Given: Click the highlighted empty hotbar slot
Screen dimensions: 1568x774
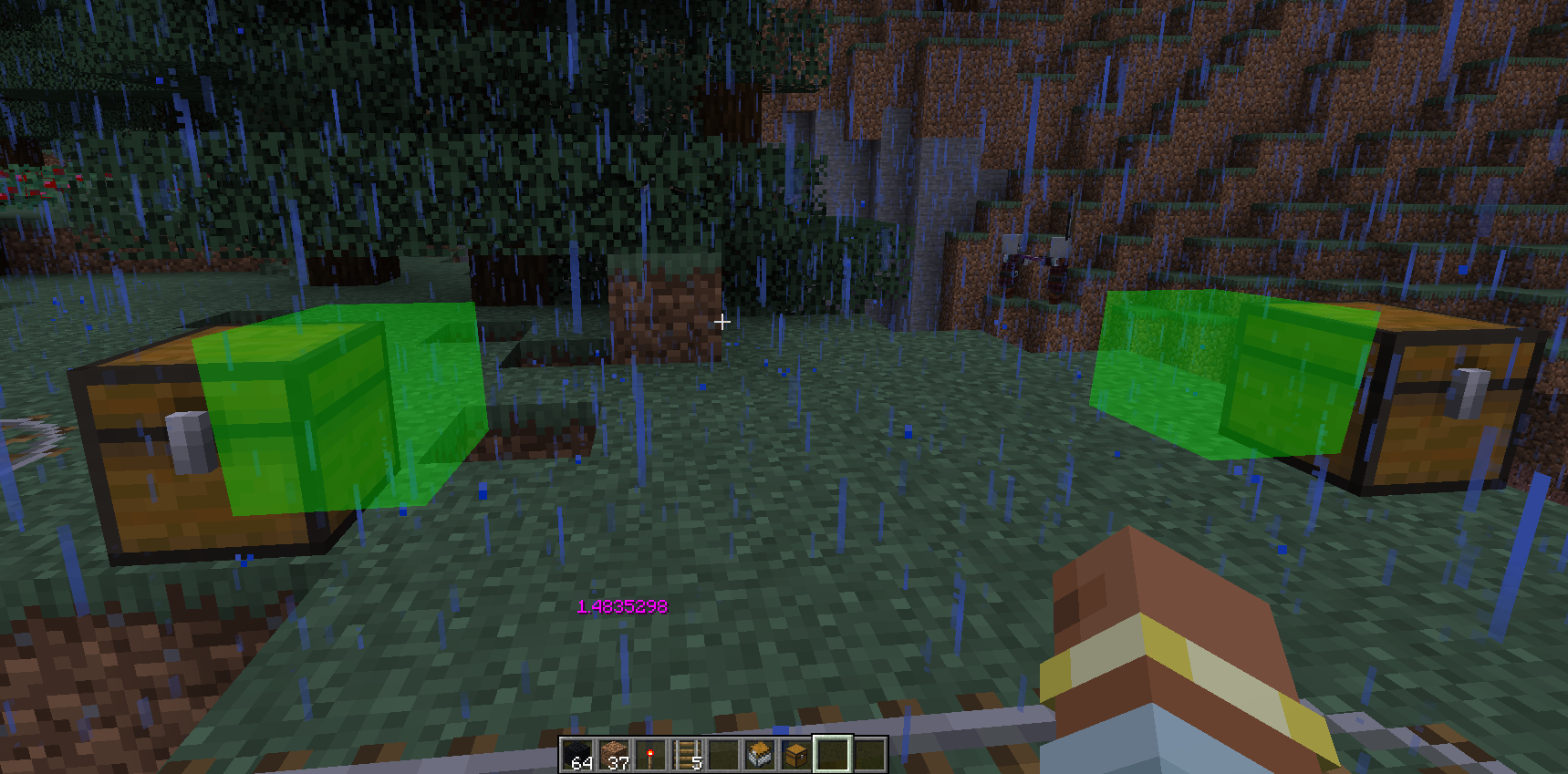Looking at the screenshot, I should 833,755.
